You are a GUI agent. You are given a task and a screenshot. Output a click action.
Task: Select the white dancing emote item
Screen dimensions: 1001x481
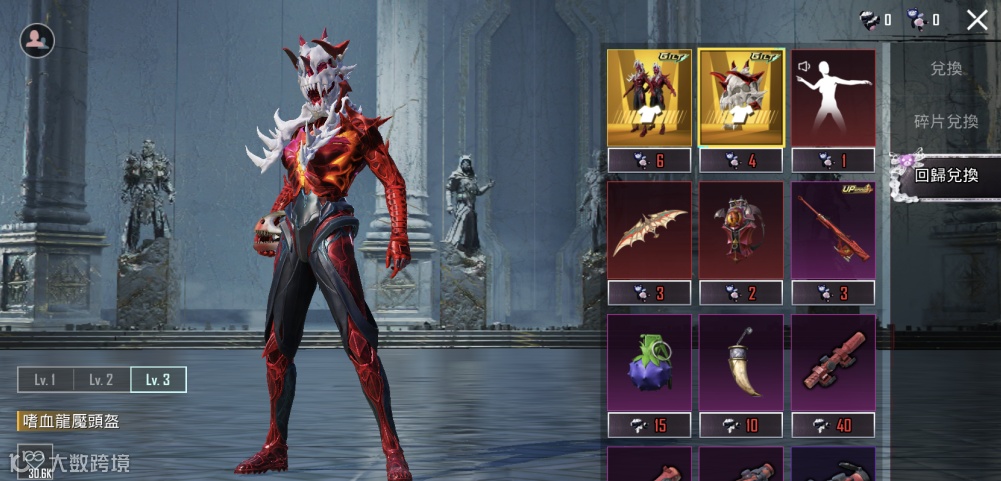tap(833, 99)
